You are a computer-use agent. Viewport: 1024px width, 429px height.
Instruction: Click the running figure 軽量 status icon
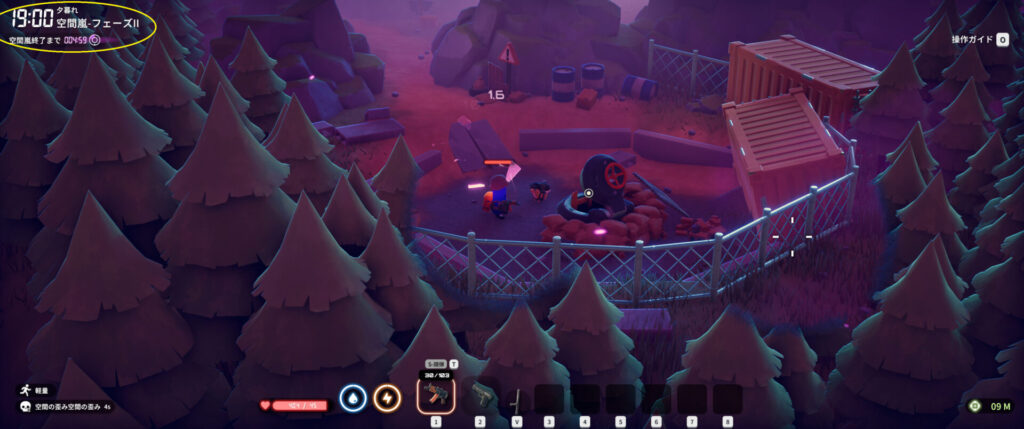[x=22, y=392]
